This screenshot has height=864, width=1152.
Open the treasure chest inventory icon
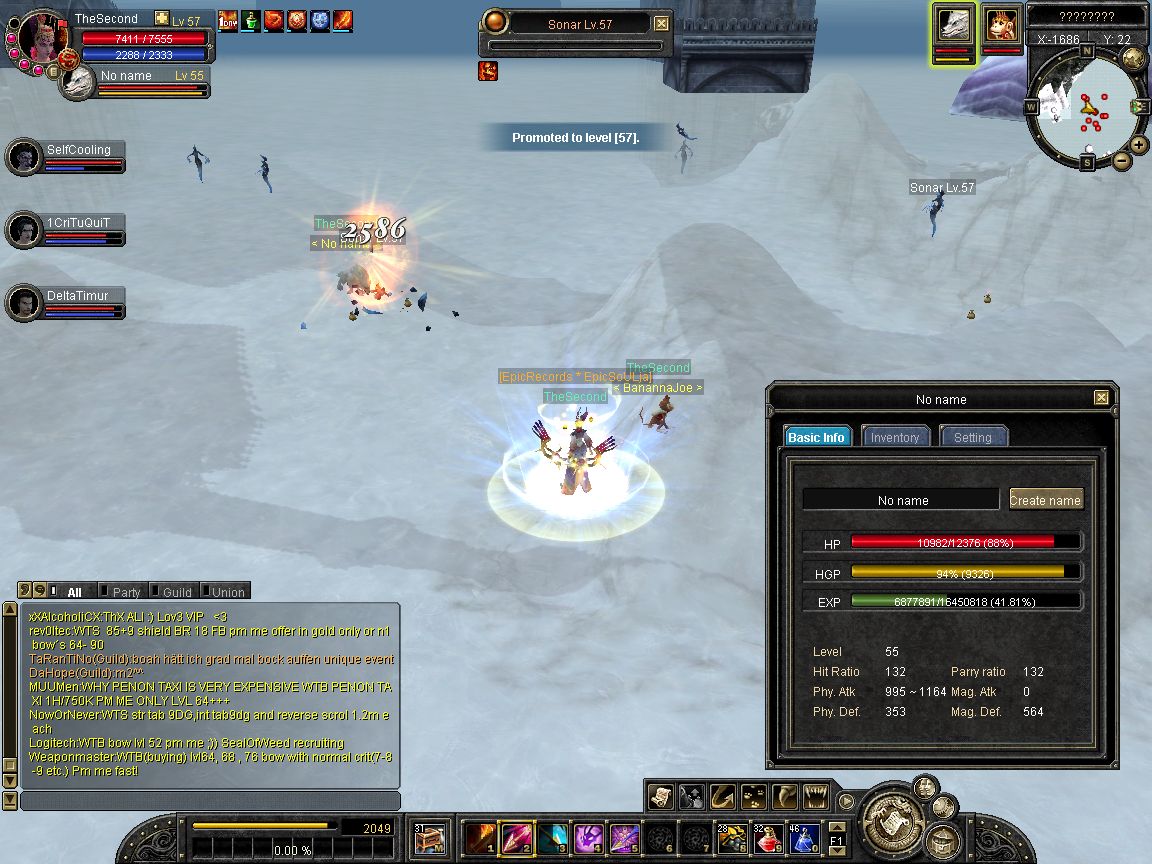click(x=429, y=838)
